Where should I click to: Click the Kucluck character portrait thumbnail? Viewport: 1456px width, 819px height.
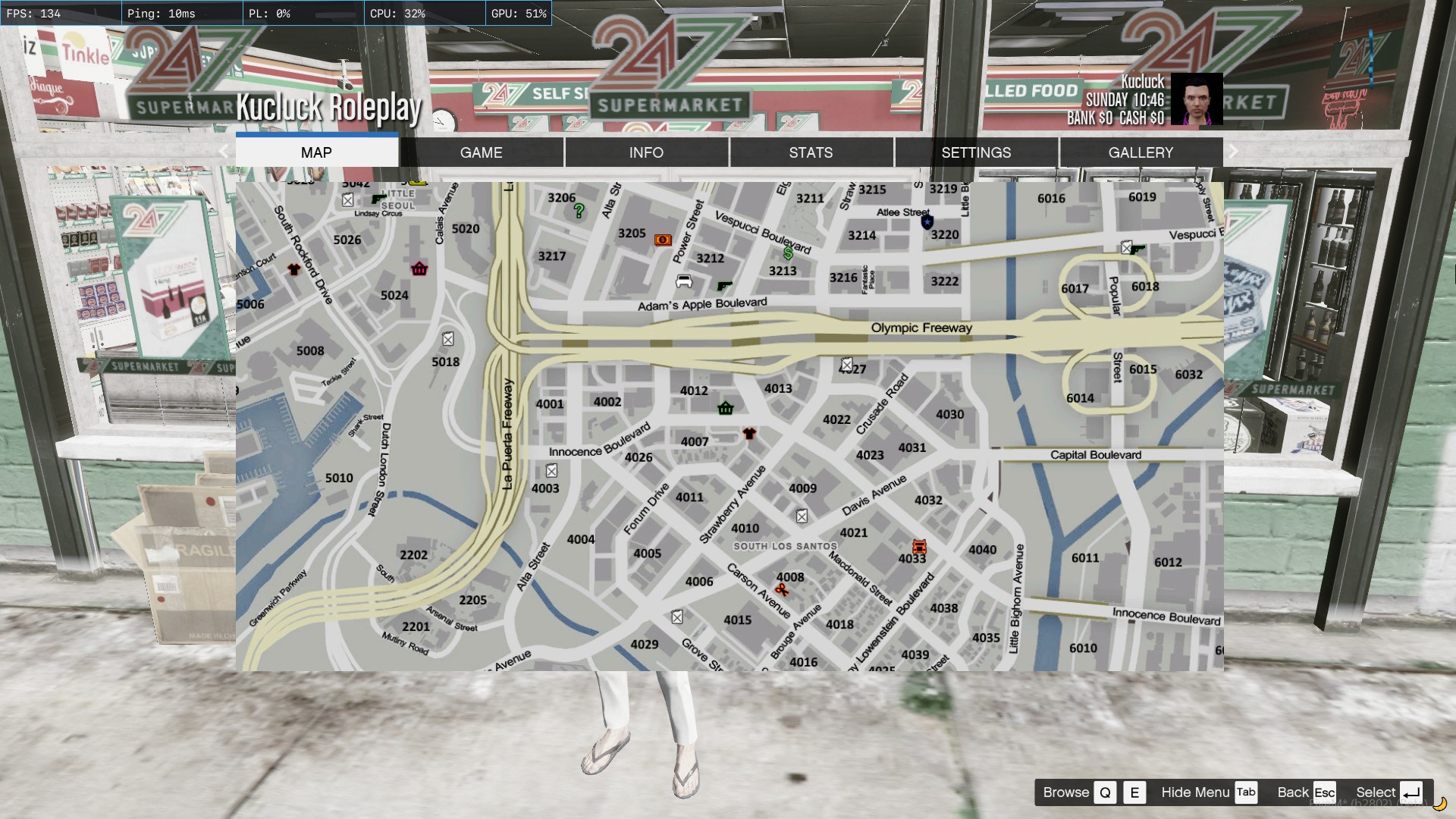1195,99
